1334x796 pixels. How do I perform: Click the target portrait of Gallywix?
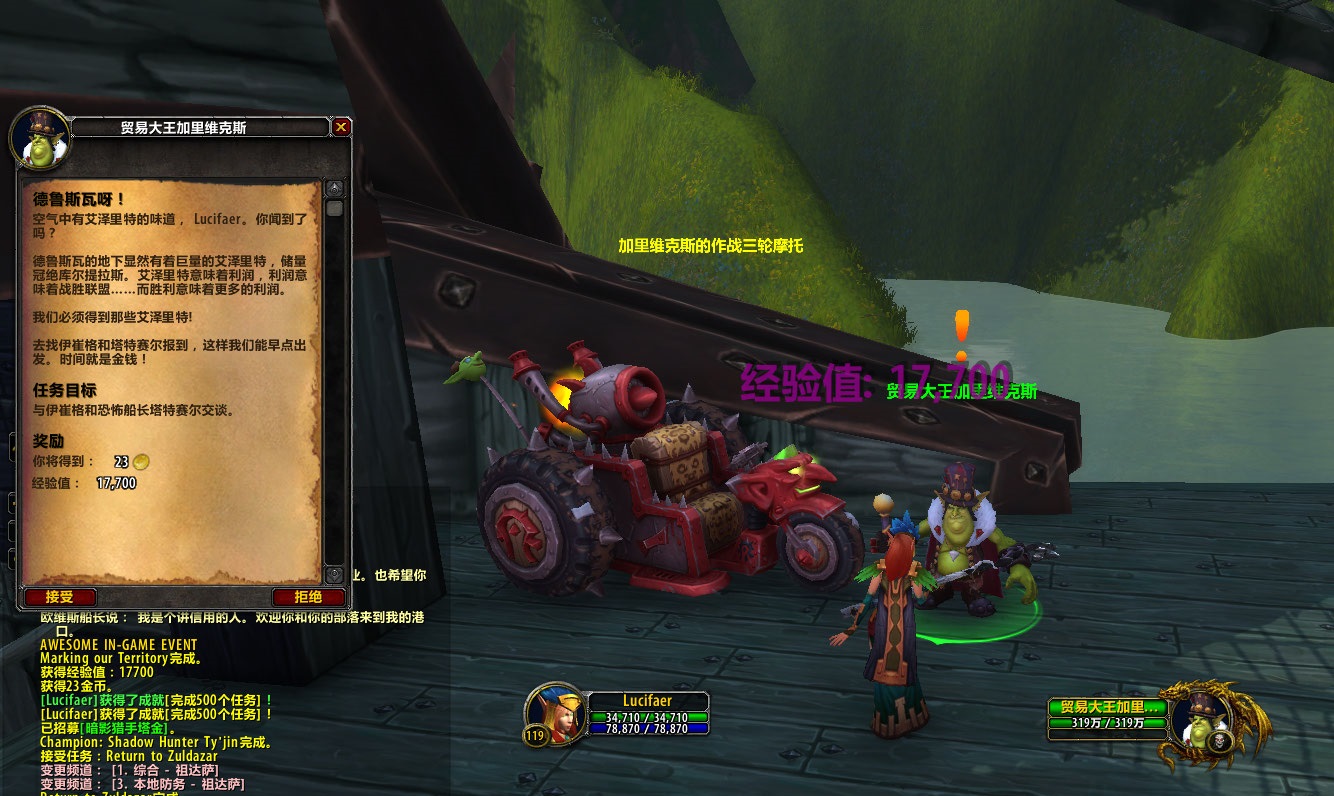(1198, 718)
